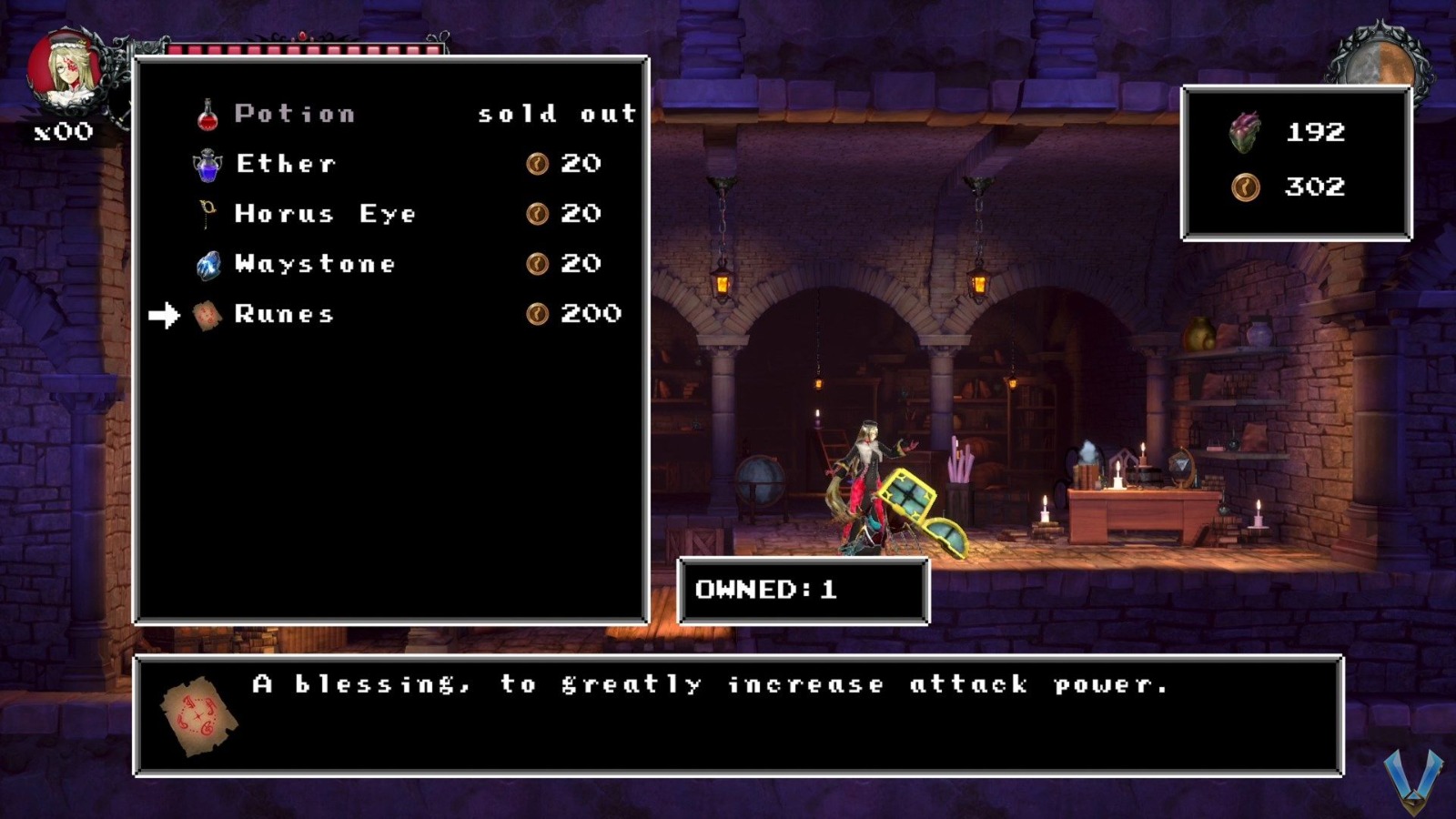Click the coin icon next to Runes price
This screenshot has width=1456, height=819.
coord(539,313)
